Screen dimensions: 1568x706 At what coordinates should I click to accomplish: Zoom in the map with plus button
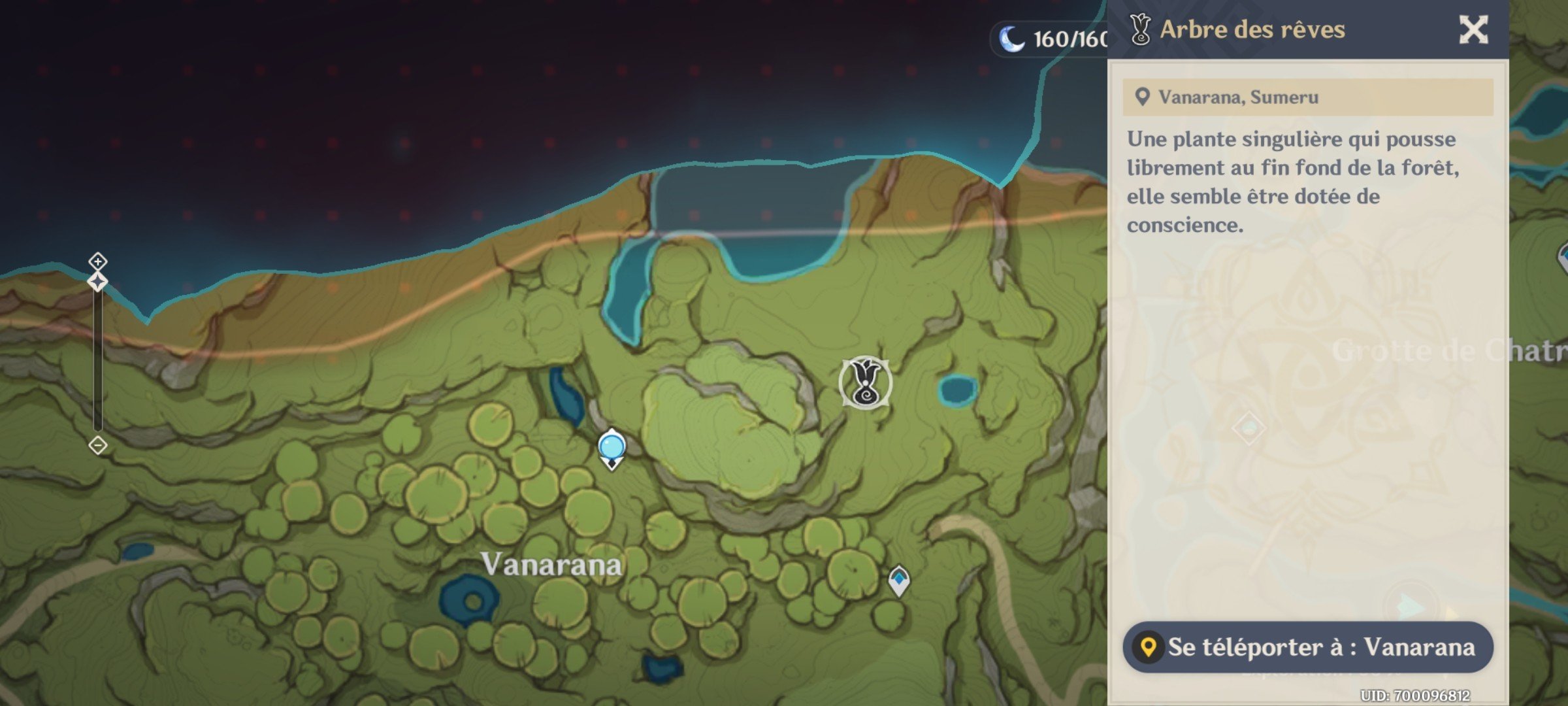coord(98,262)
